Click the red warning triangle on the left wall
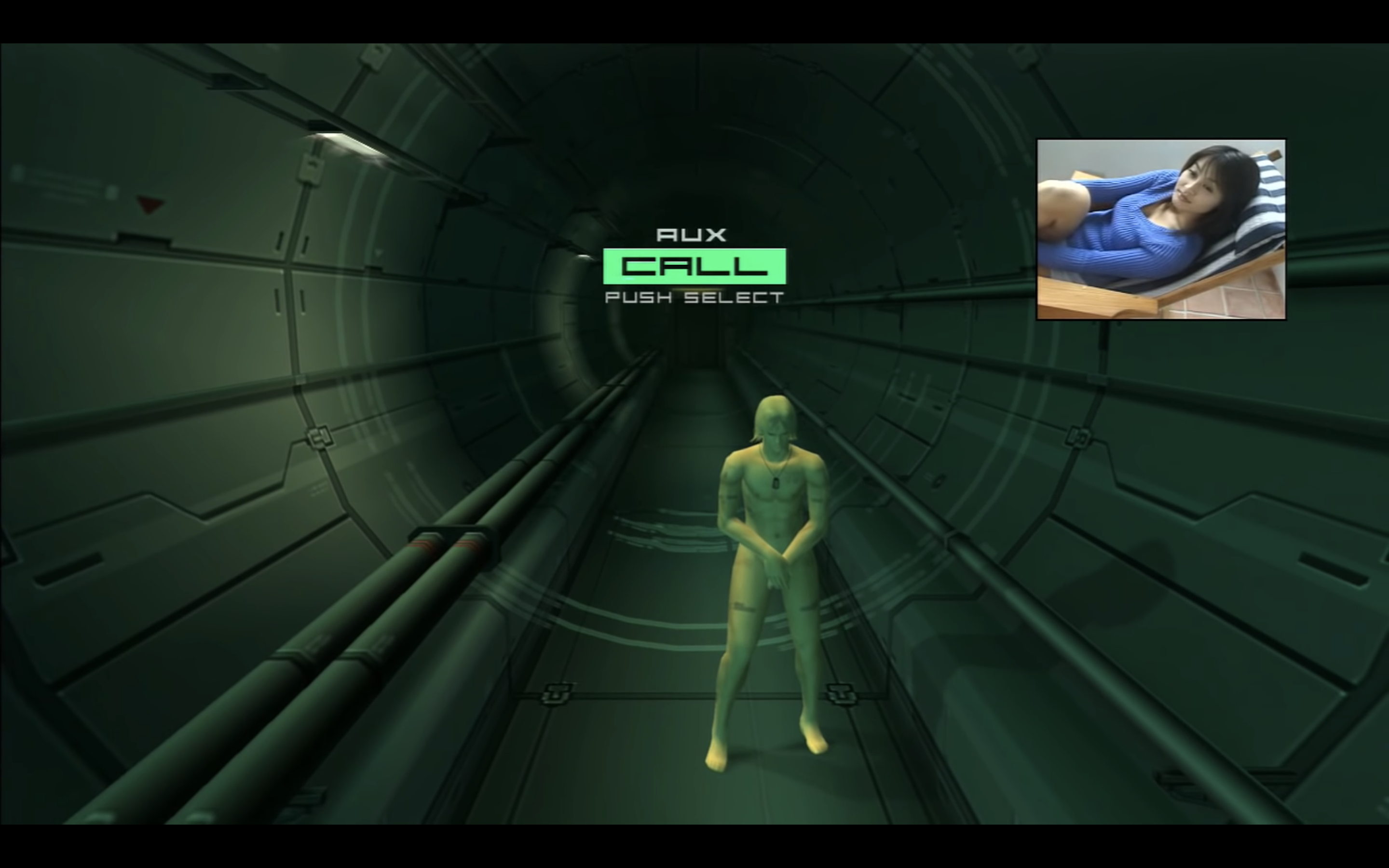Screen dimensions: 1389x868 coord(149,204)
